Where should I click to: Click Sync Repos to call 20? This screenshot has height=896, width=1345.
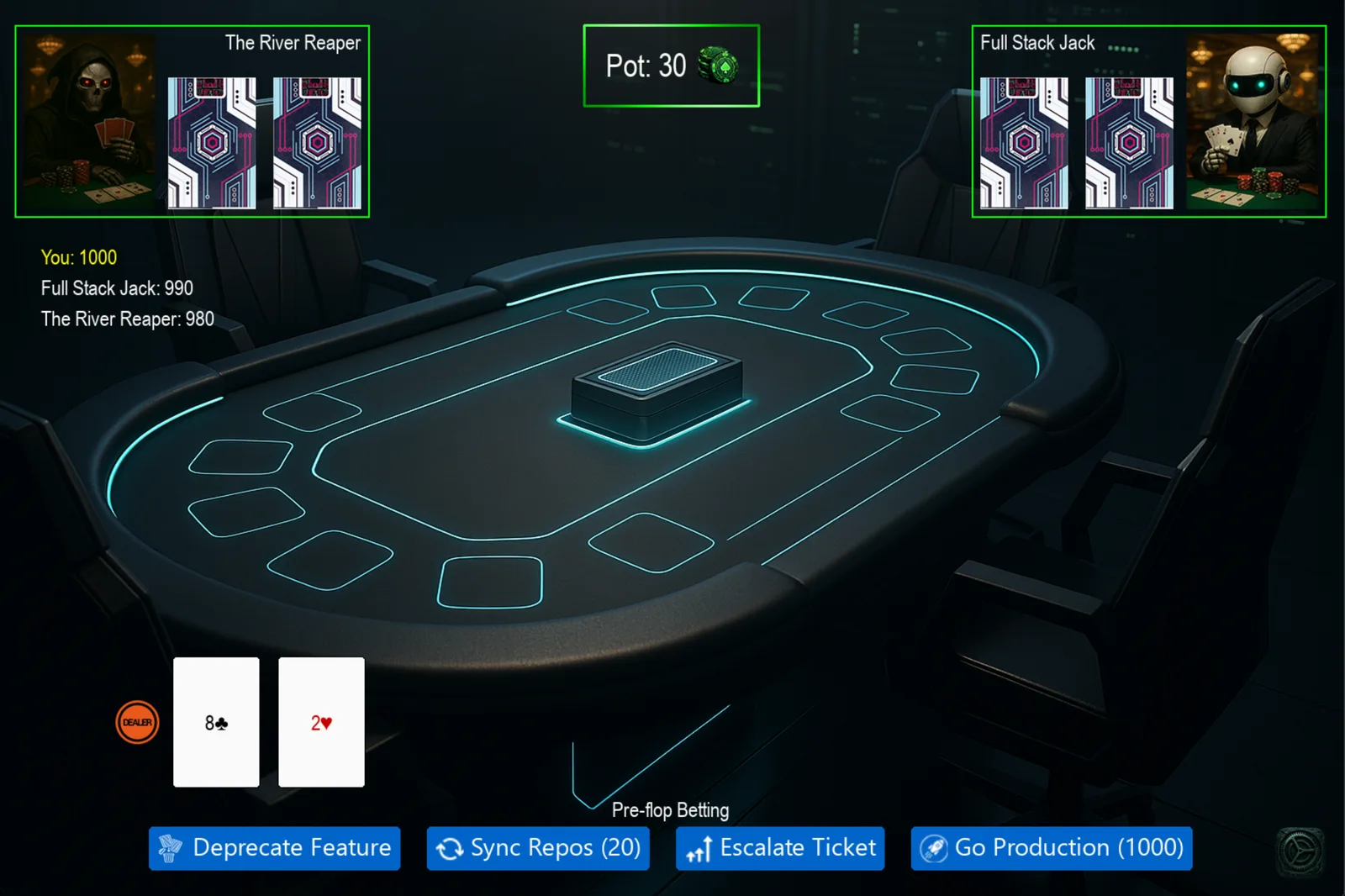pyautogui.click(x=538, y=848)
